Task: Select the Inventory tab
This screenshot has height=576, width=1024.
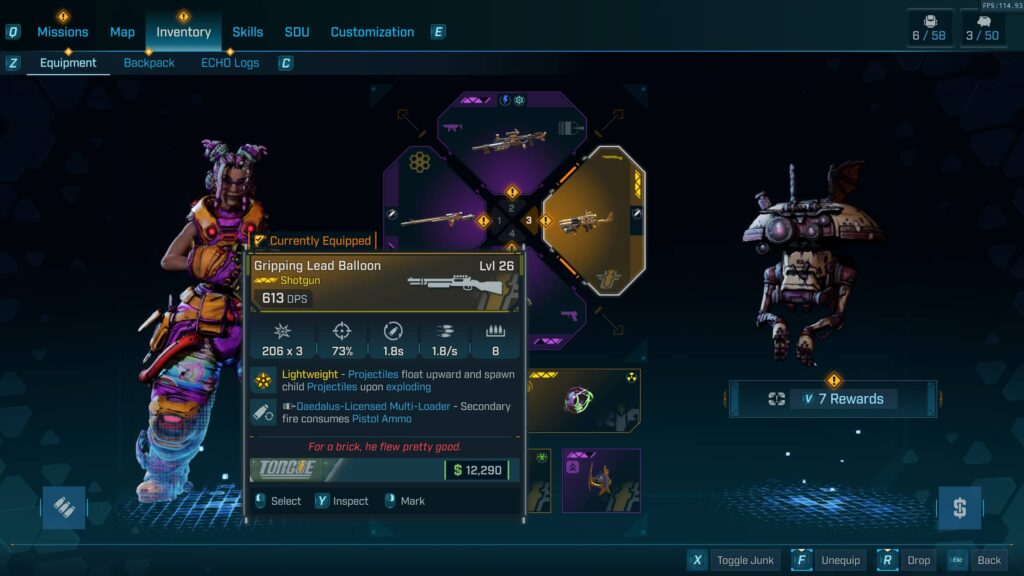Action: click(183, 32)
